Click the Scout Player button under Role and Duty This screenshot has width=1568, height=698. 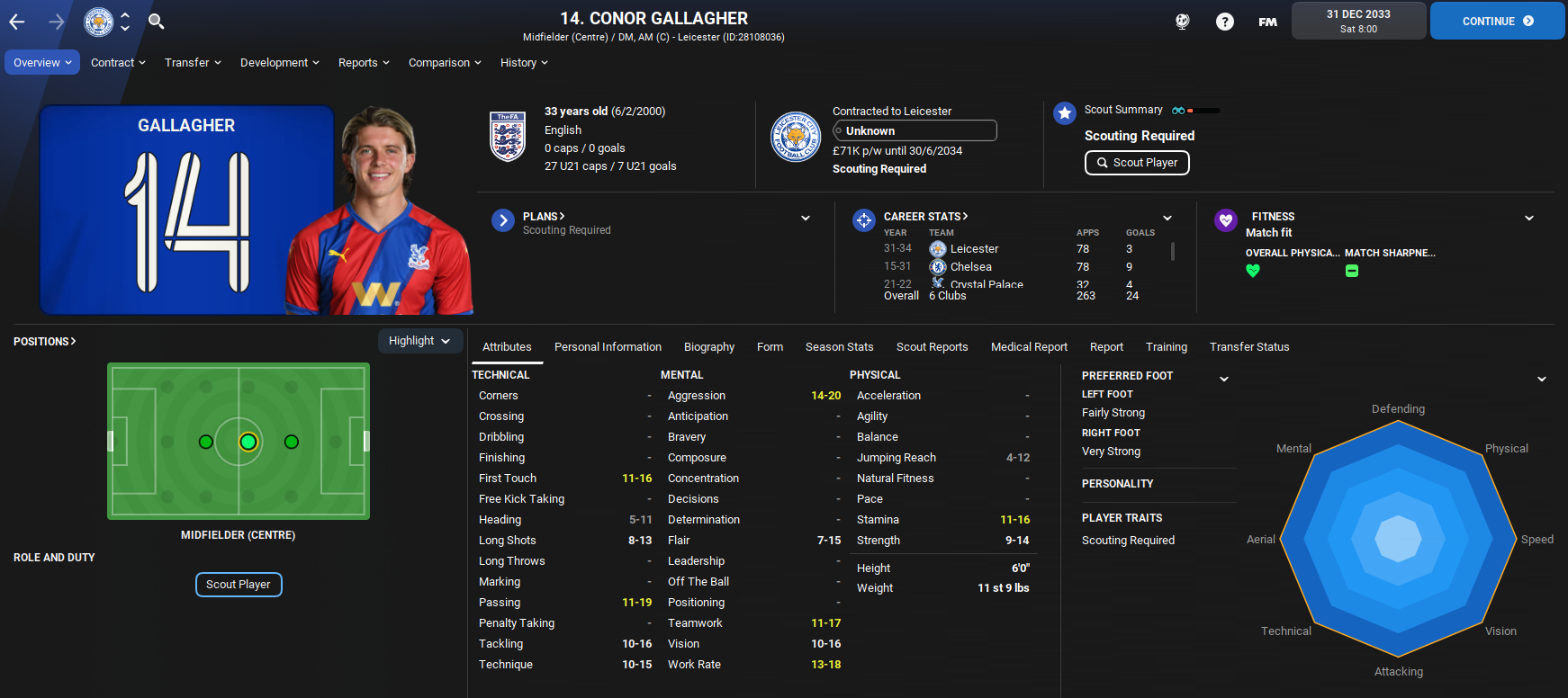pyautogui.click(x=238, y=584)
